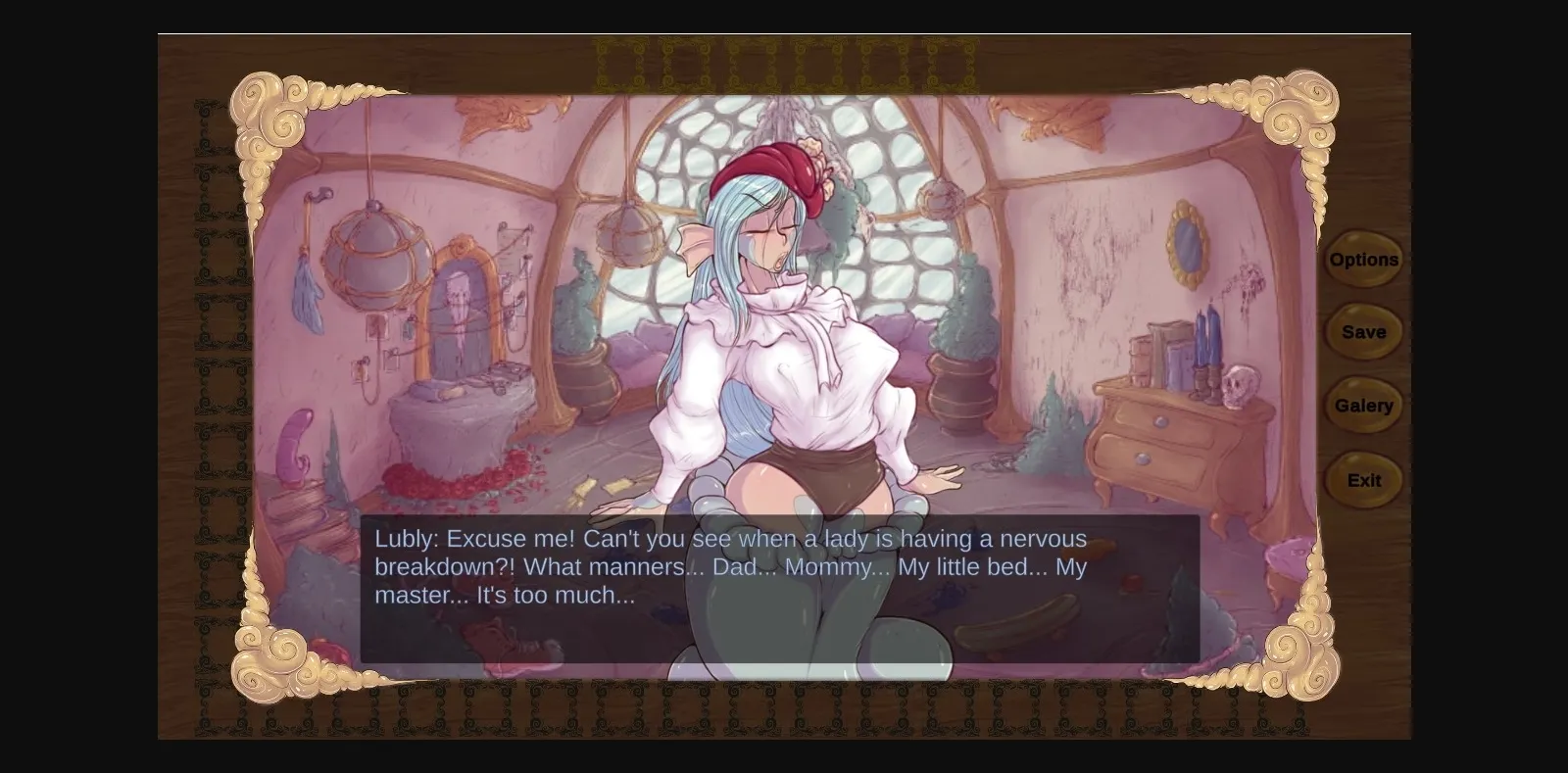Open the Galery

pyautogui.click(x=1363, y=405)
